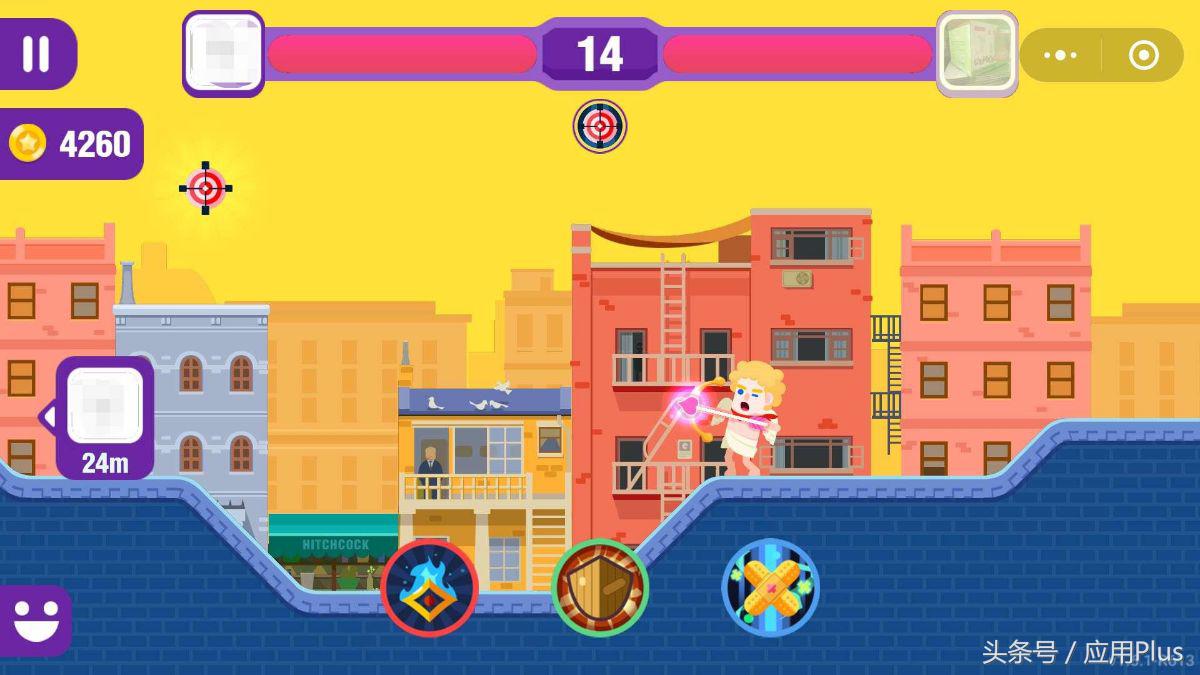Select the right opponent's avatar

click(x=977, y=54)
